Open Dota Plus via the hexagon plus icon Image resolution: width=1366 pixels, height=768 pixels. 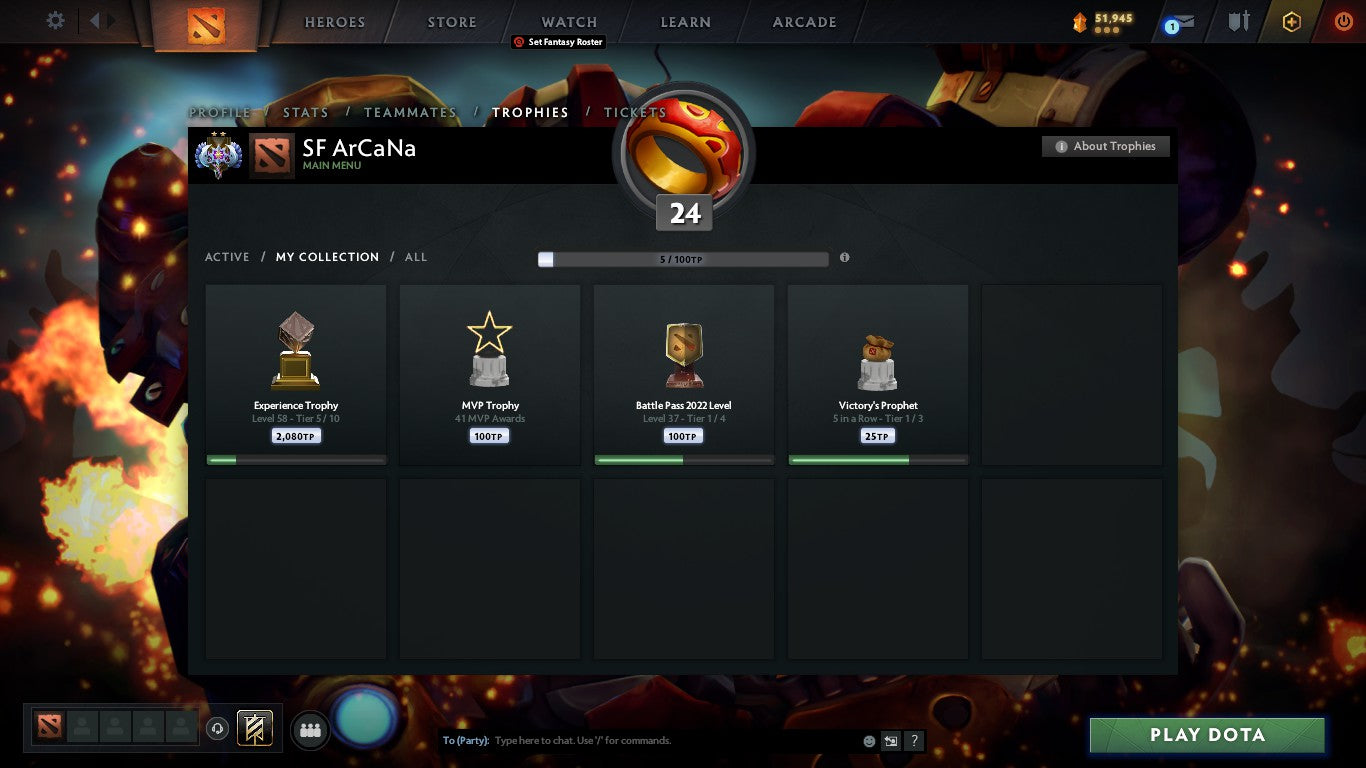point(1291,21)
